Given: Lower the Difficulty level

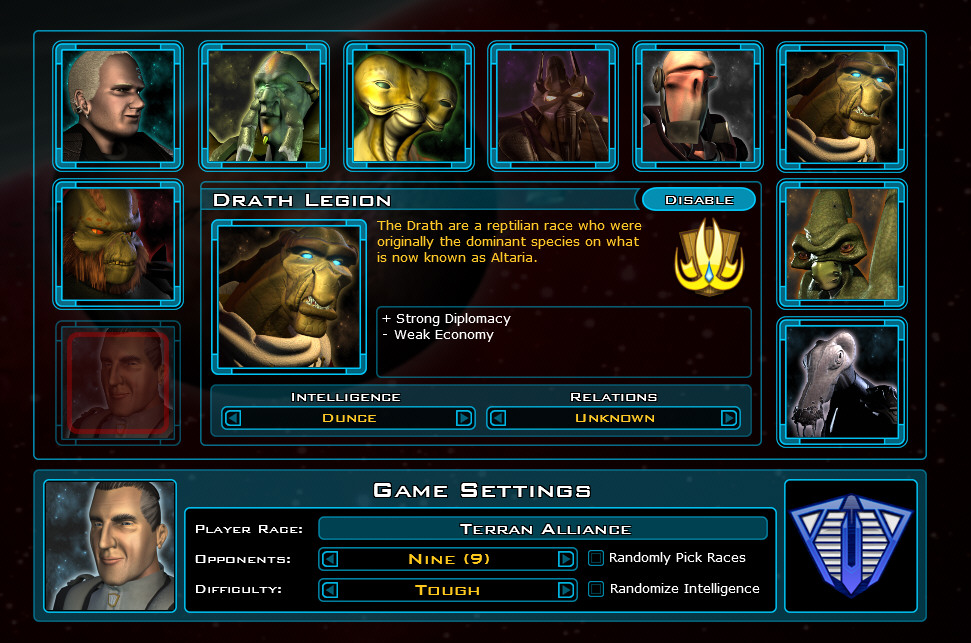Looking at the screenshot, I should 331,590.
